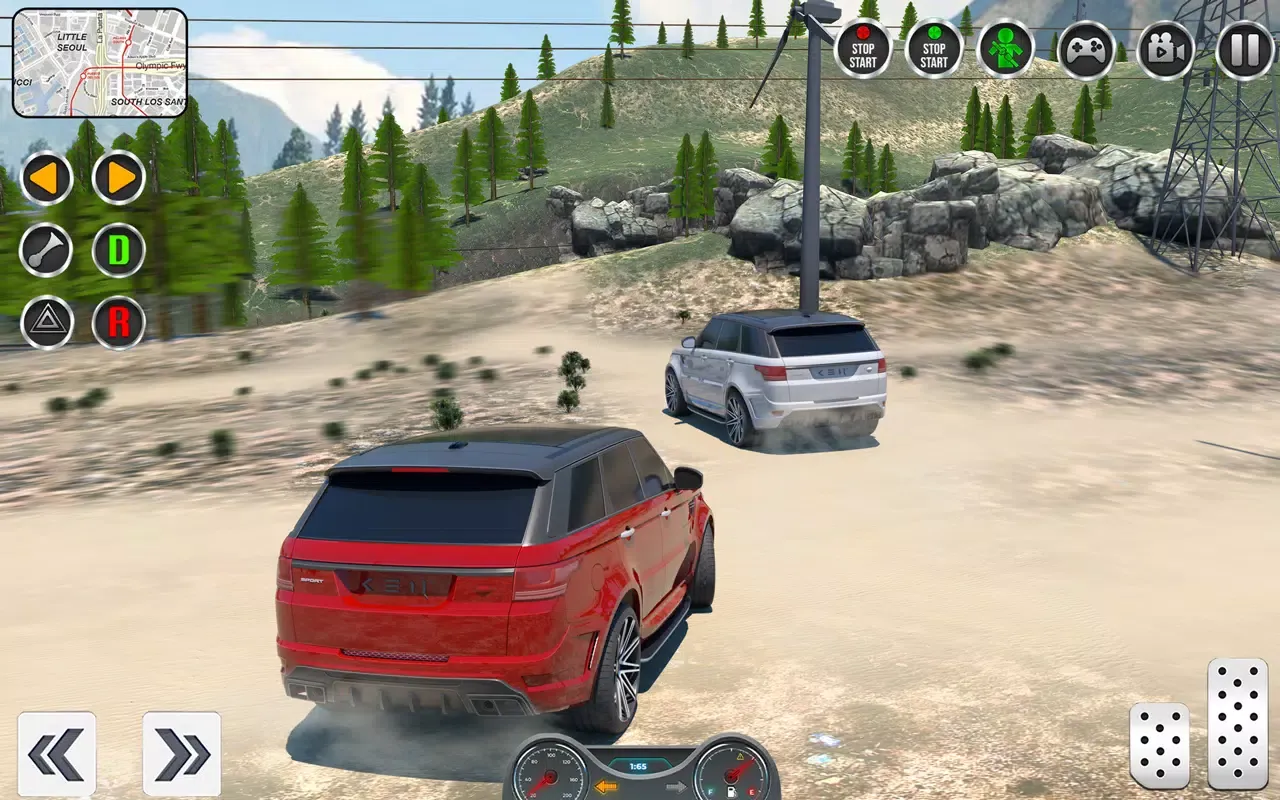The height and width of the screenshot is (800, 1280).
Task: Shift into Drive with the D button
Action: pyautogui.click(x=118, y=251)
